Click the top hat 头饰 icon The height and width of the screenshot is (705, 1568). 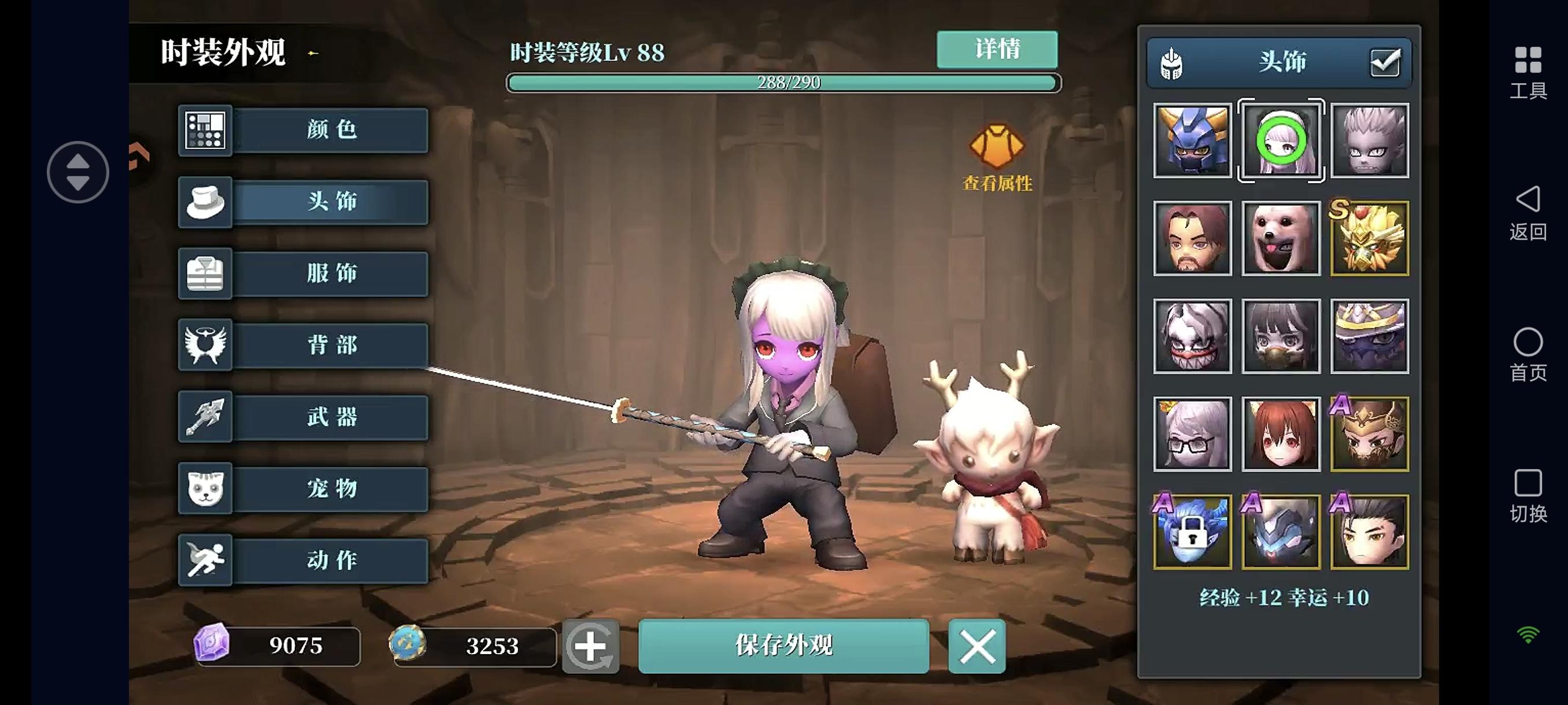point(205,203)
